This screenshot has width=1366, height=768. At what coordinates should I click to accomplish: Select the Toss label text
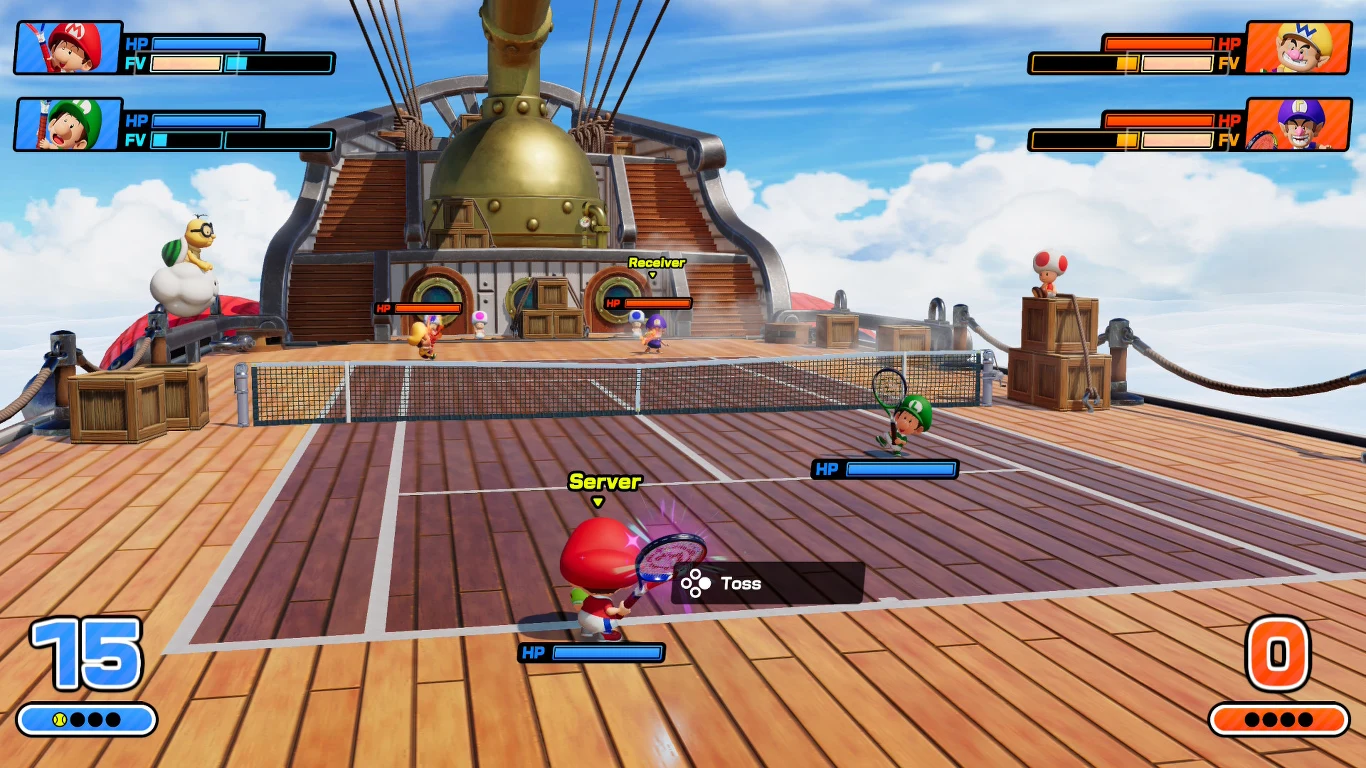tap(744, 583)
